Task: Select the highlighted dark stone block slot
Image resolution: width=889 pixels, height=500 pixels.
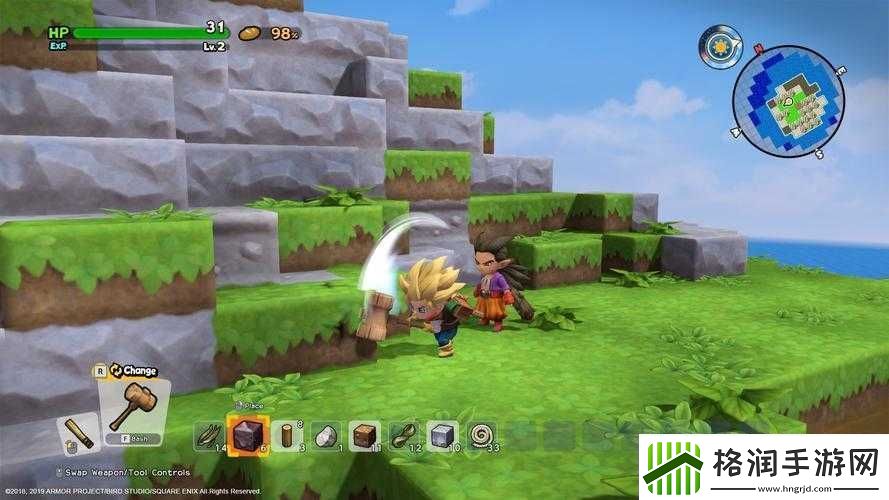Action: point(247,434)
